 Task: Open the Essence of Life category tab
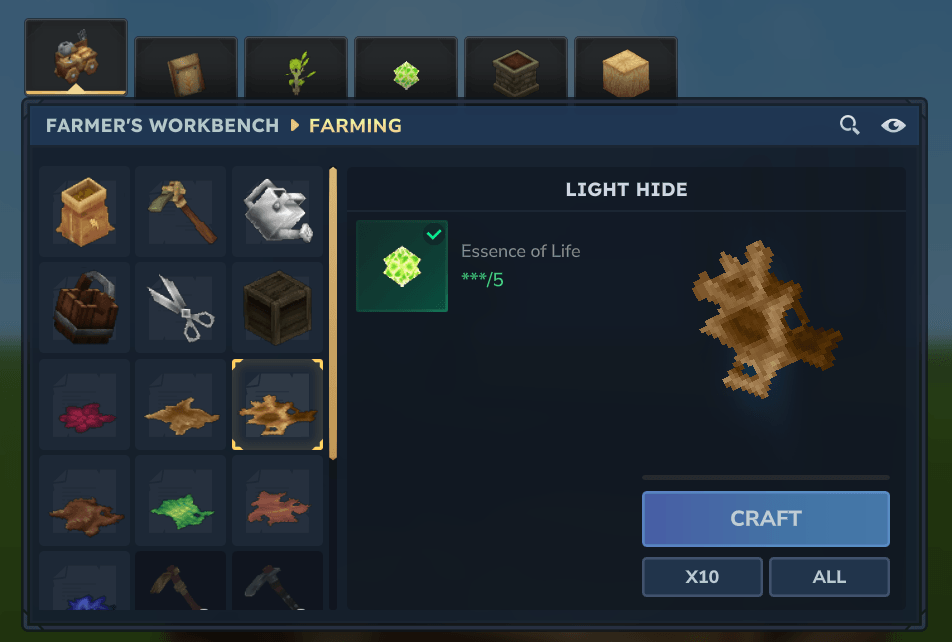click(x=406, y=72)
